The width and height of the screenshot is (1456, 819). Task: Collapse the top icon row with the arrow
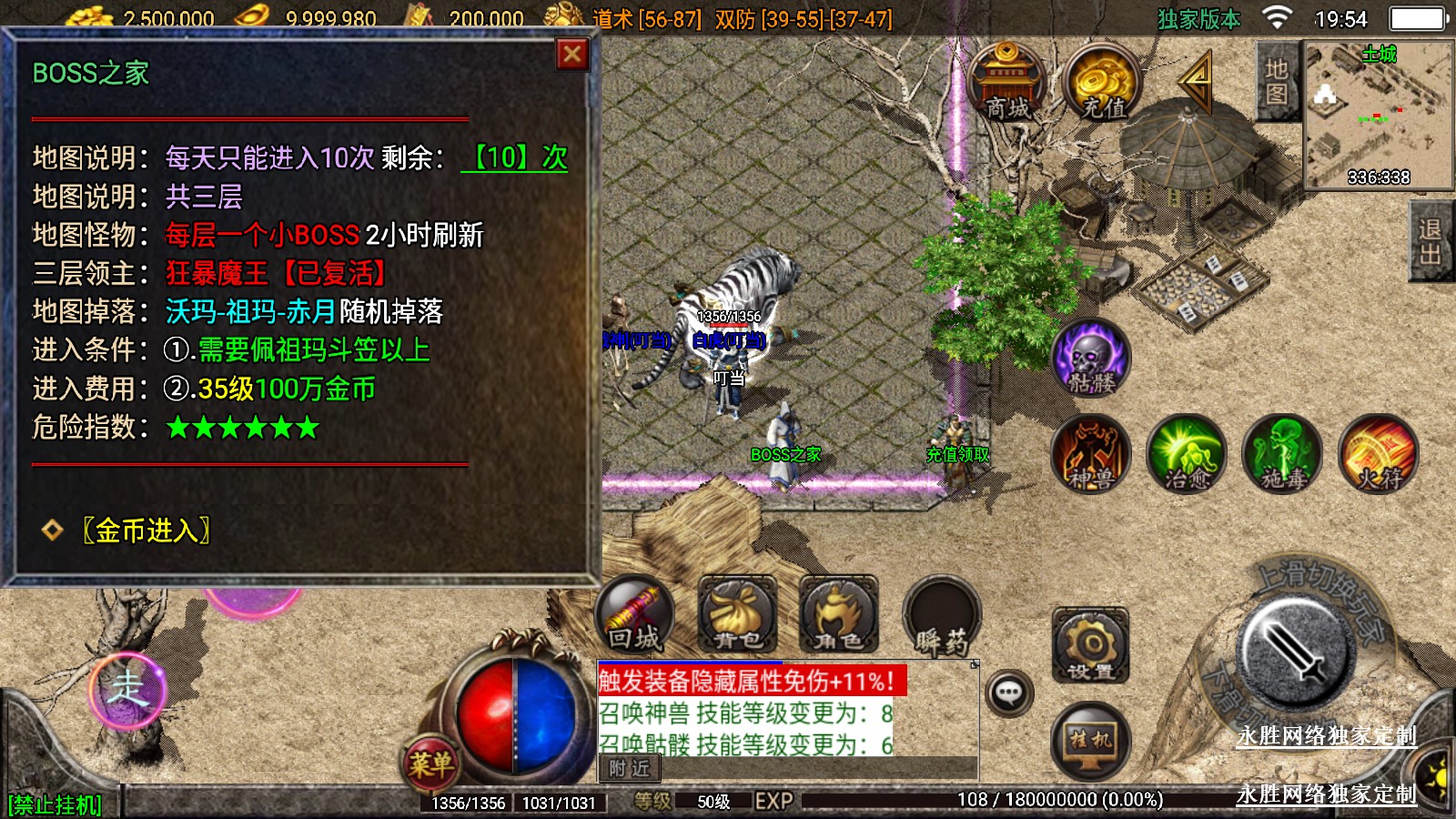(x=1197, y=82)
